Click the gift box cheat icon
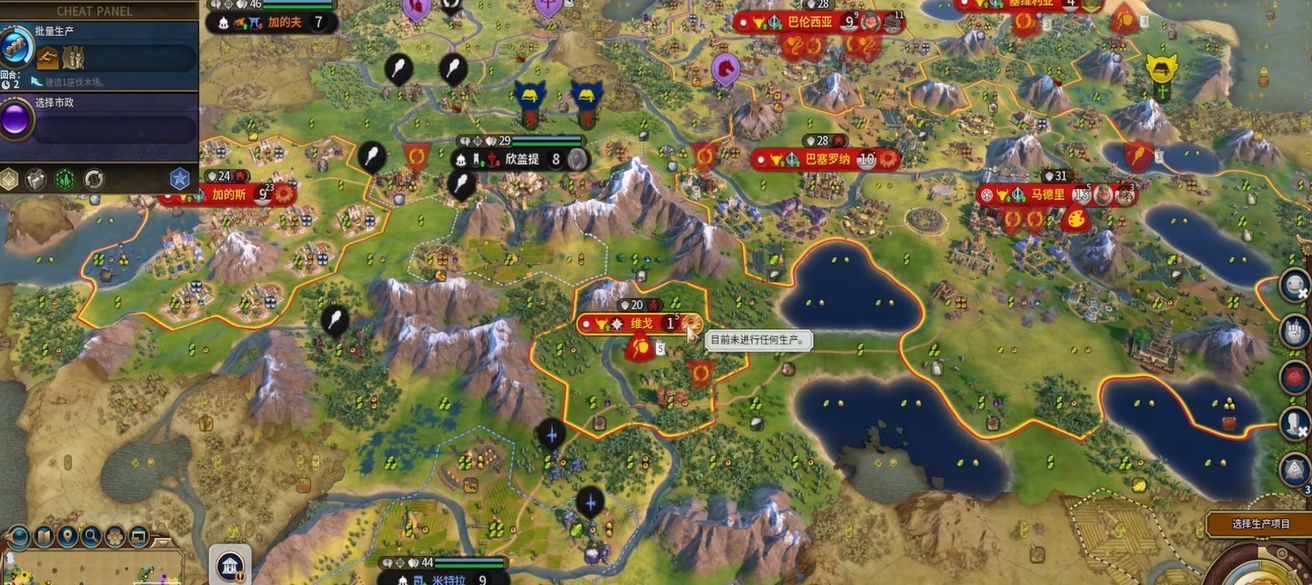This screenshot has height=585, width=1312. coord(36,179)
